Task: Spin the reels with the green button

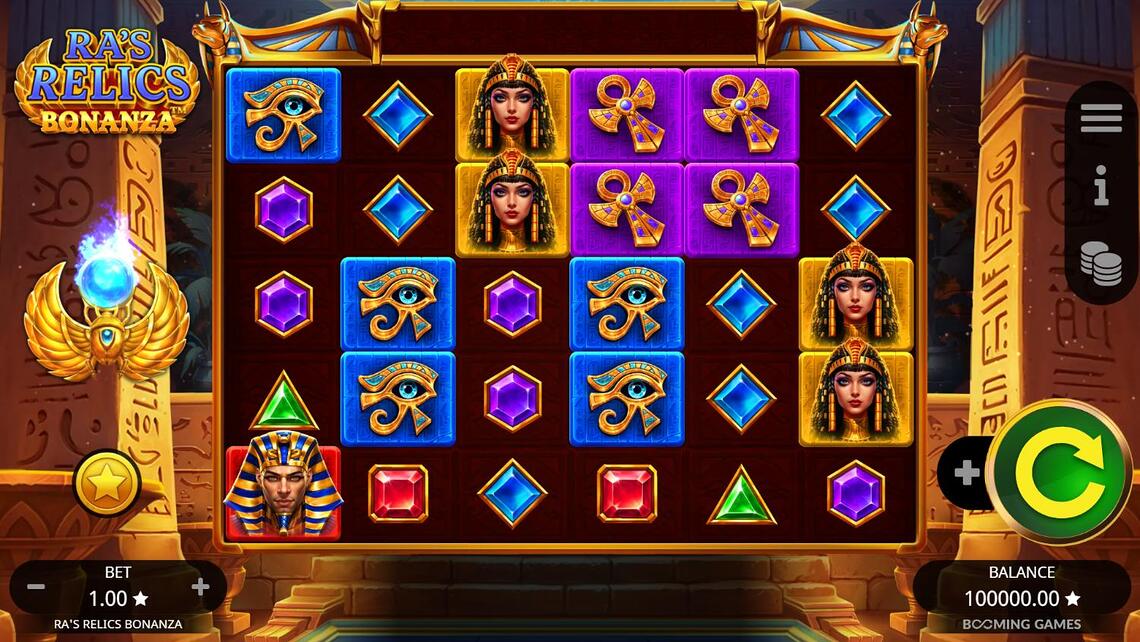Action: 1059,471
